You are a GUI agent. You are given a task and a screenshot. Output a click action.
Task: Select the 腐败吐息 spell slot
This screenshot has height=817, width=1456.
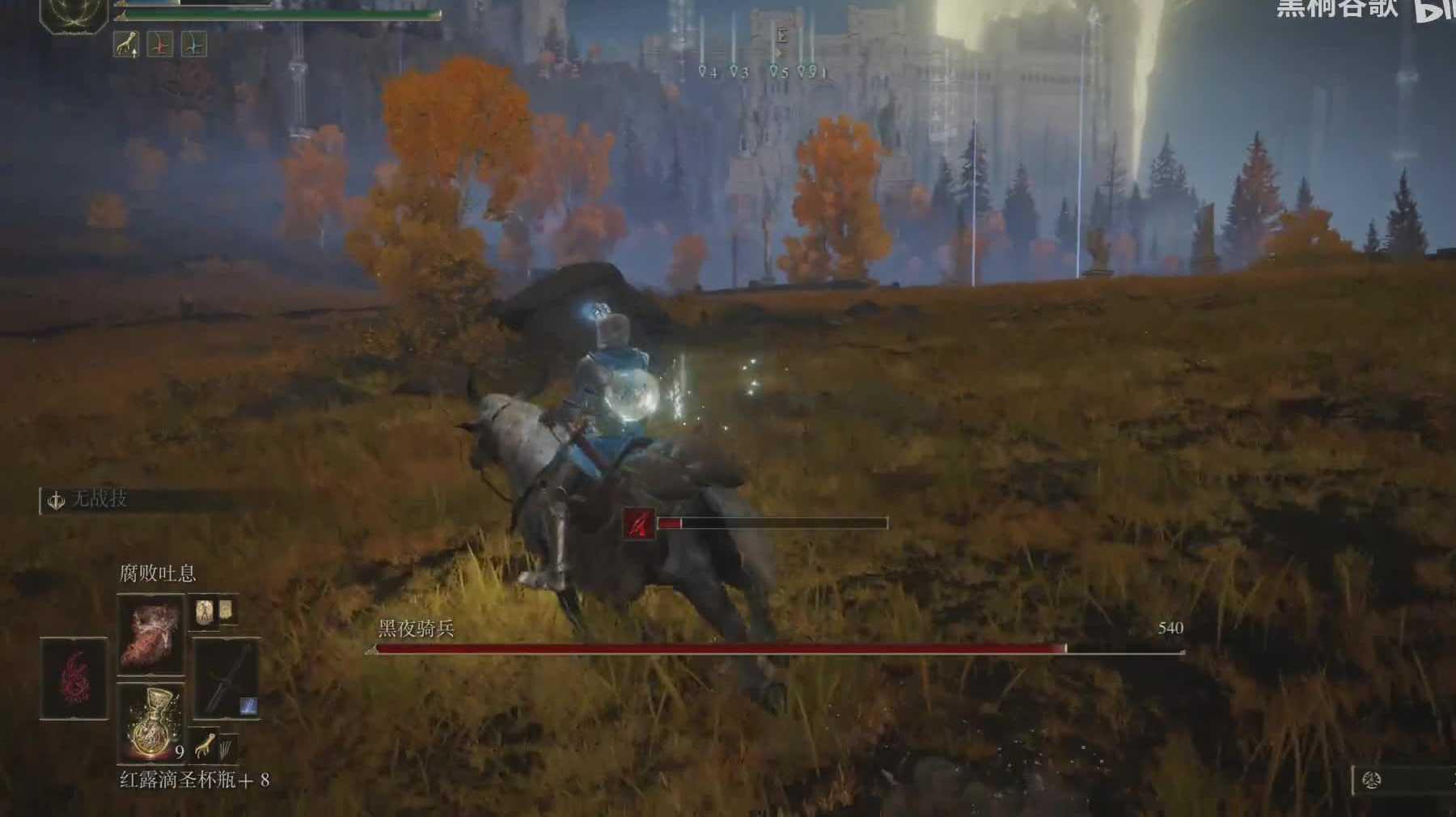(x=150, y=634)
